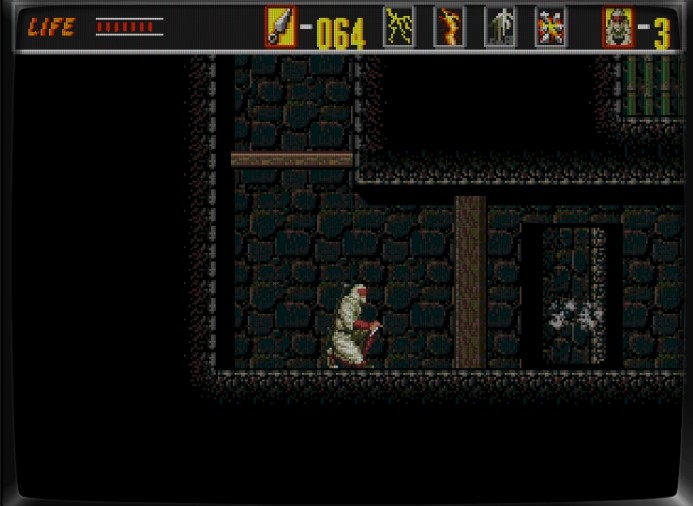
Task: Select the grey standing figure ninjutsu icon
Action: click(500, 27)
